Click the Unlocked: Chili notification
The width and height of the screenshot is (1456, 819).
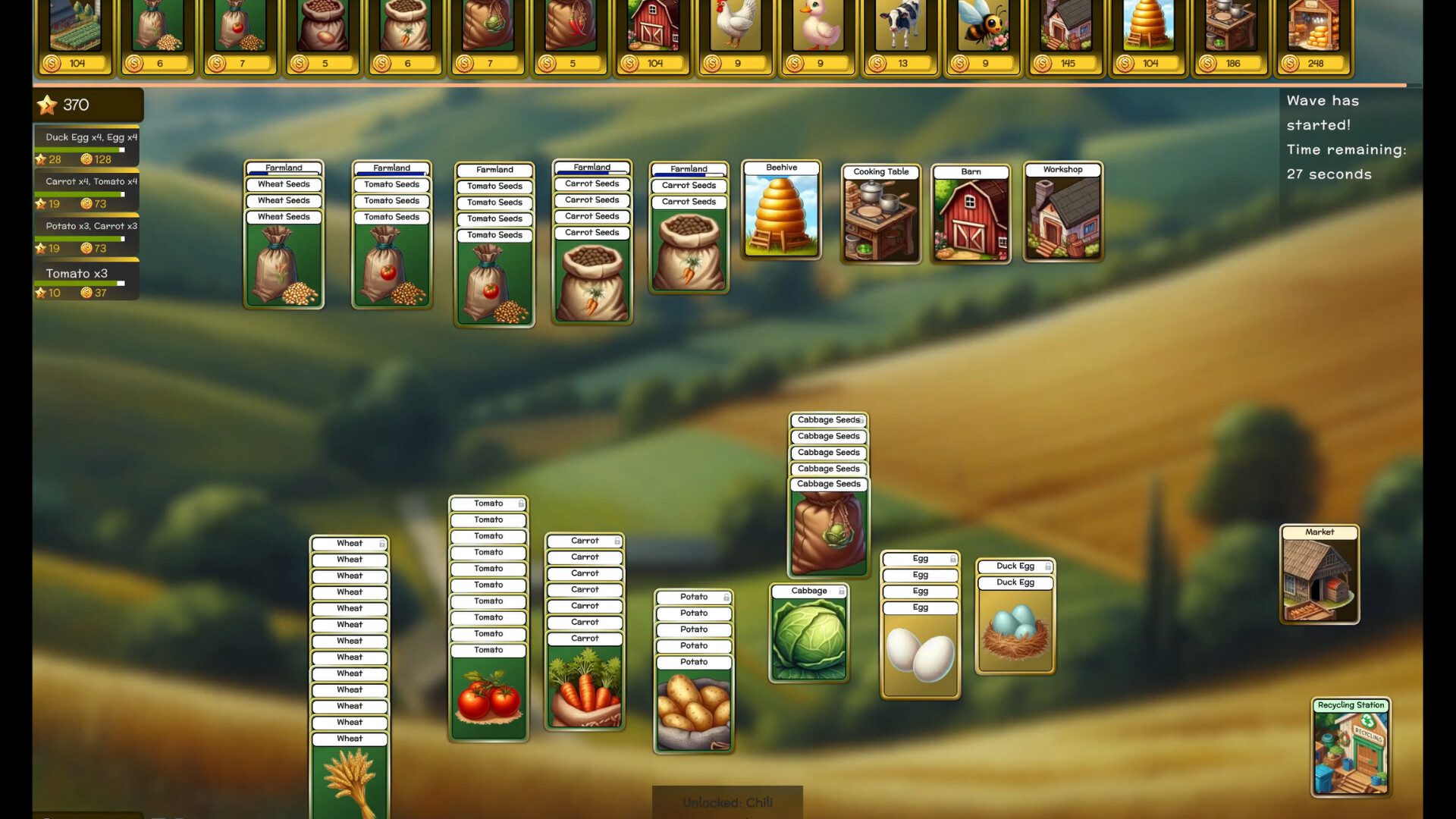tap(727, 802)
